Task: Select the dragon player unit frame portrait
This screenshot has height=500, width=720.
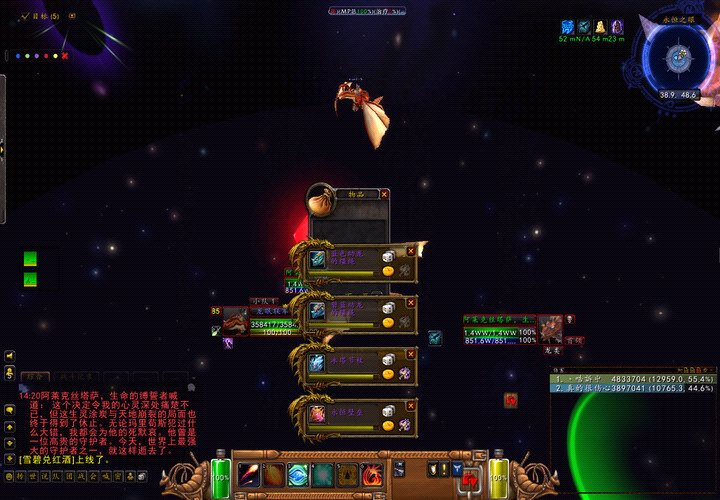Action: 236,321
